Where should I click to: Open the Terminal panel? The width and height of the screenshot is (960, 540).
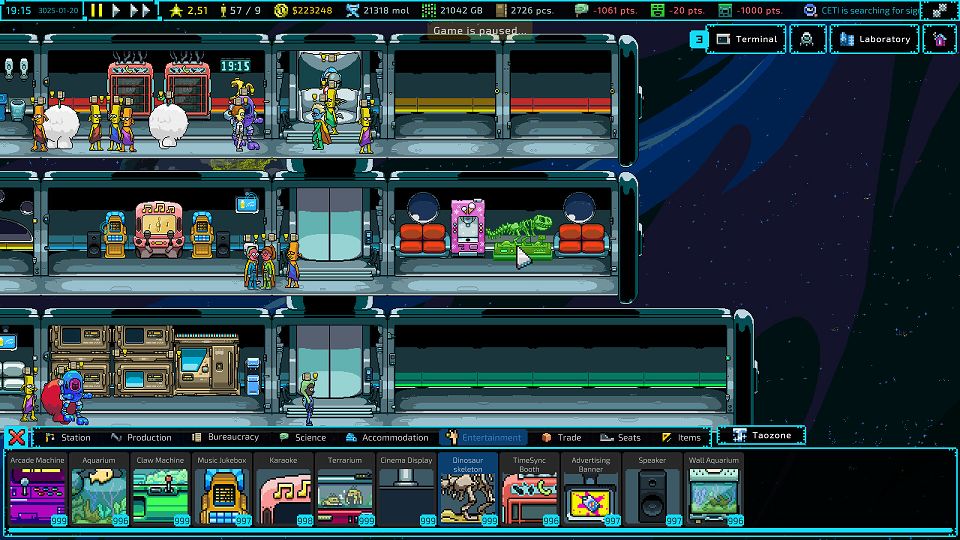pos(747,39)
